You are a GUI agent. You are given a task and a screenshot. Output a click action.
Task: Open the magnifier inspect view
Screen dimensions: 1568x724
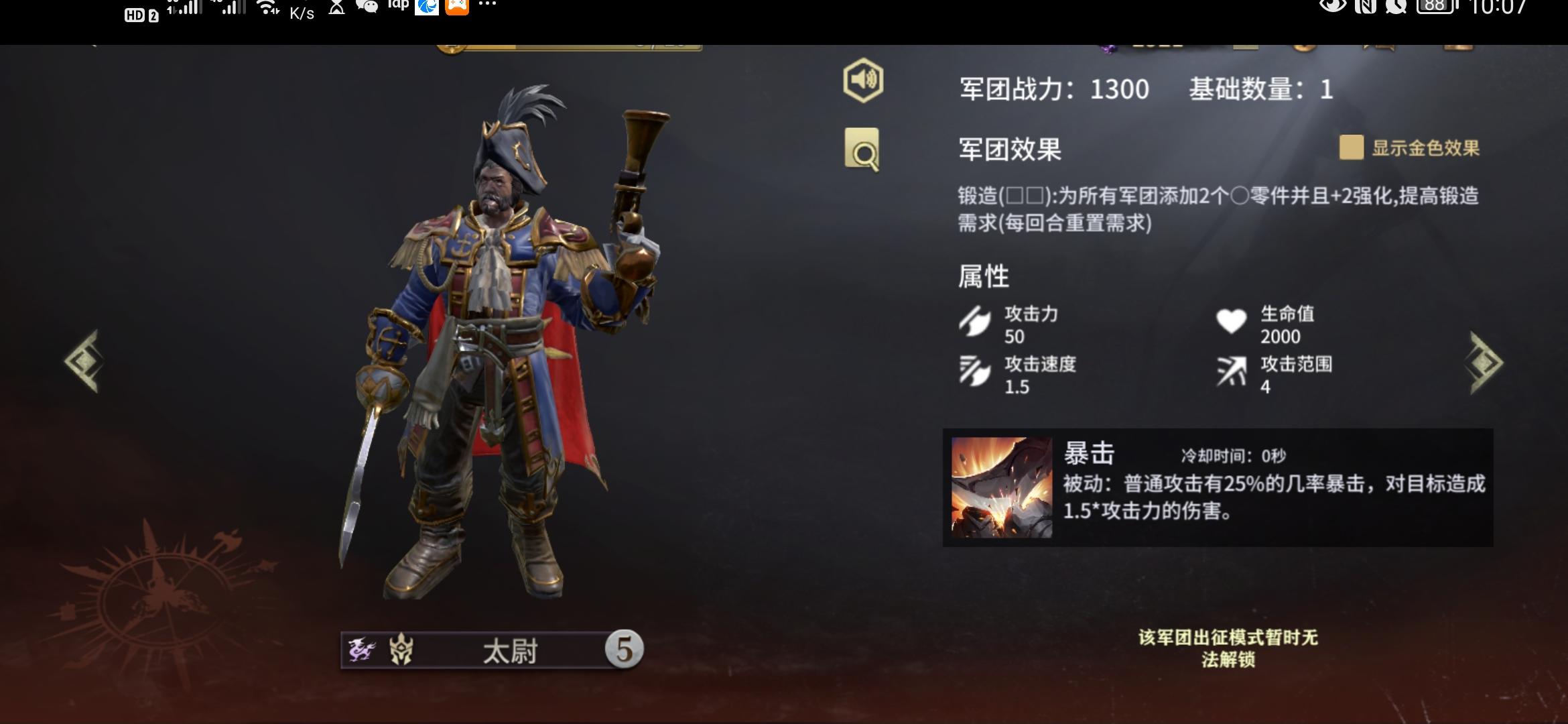(862, 149)
